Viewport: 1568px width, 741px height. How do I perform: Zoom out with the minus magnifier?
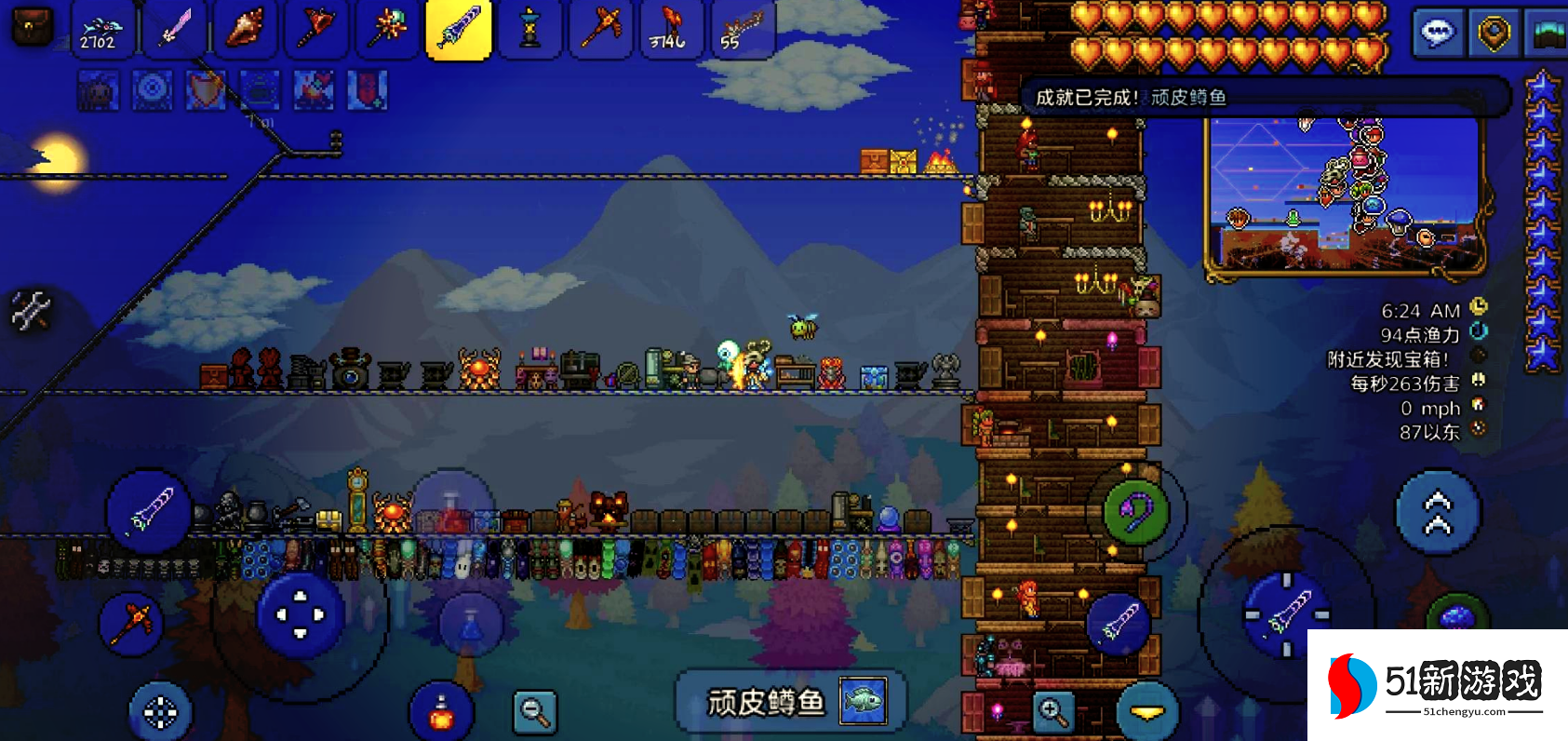pyautogui.click(x=535, y=713)
